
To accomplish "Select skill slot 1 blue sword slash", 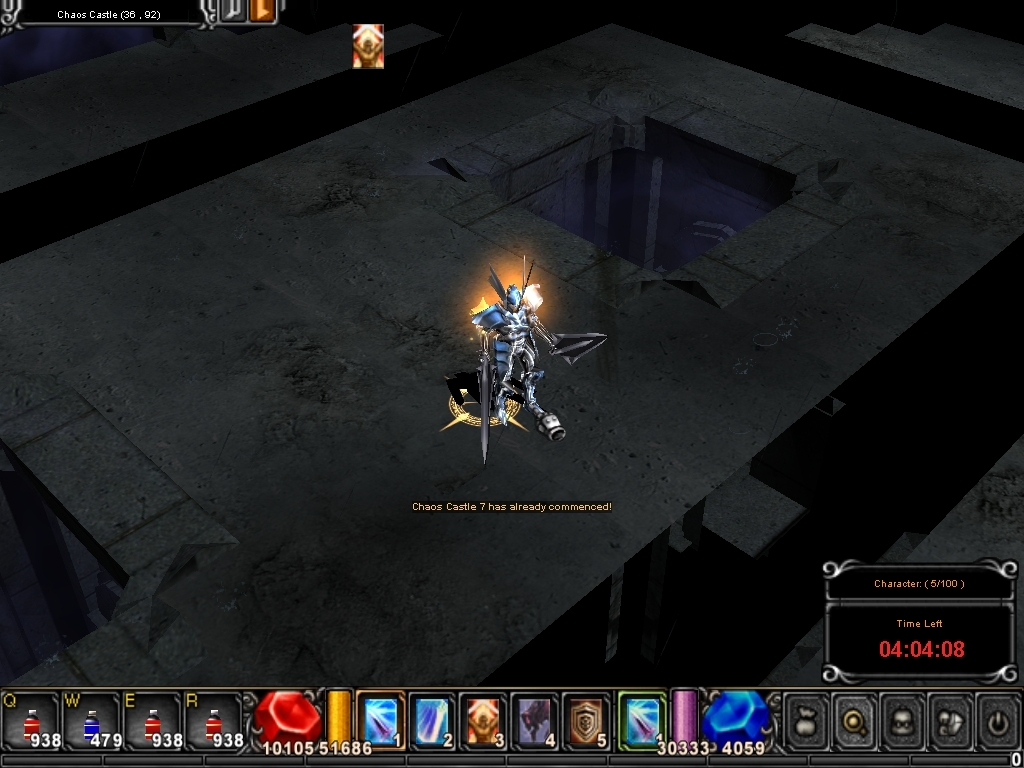I will tap(381, 720).
